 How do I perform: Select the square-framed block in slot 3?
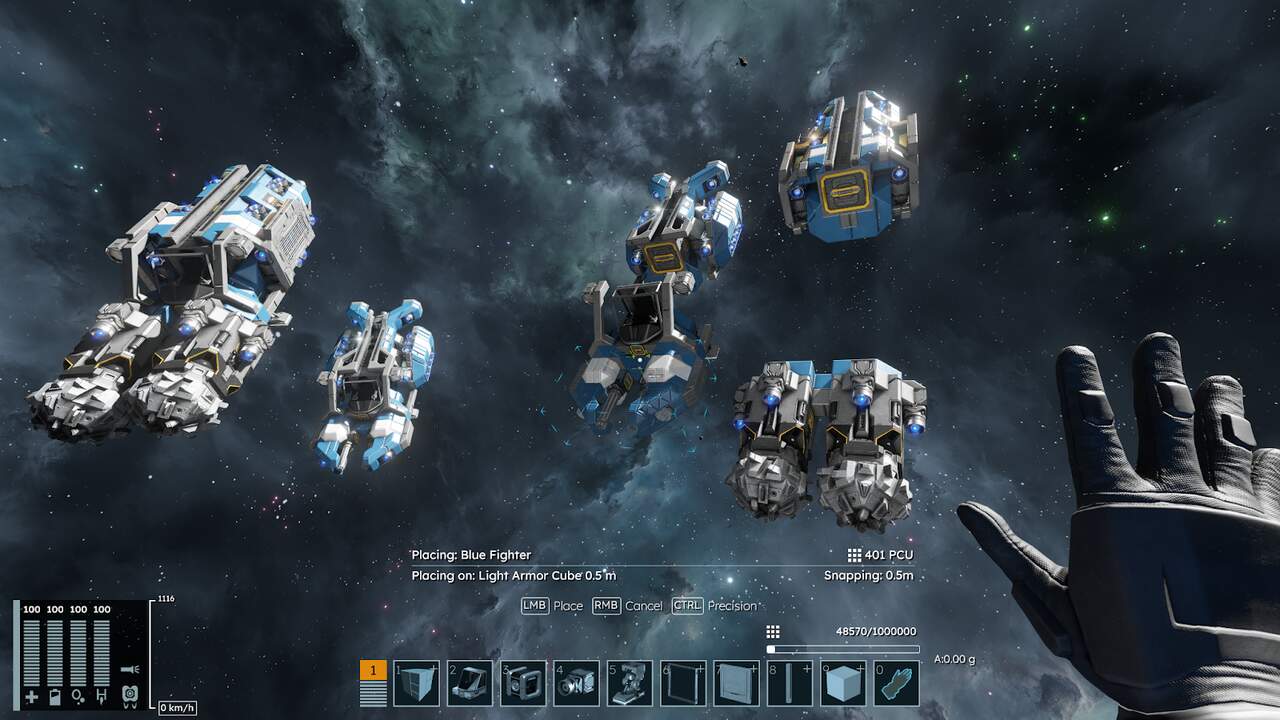523,684
